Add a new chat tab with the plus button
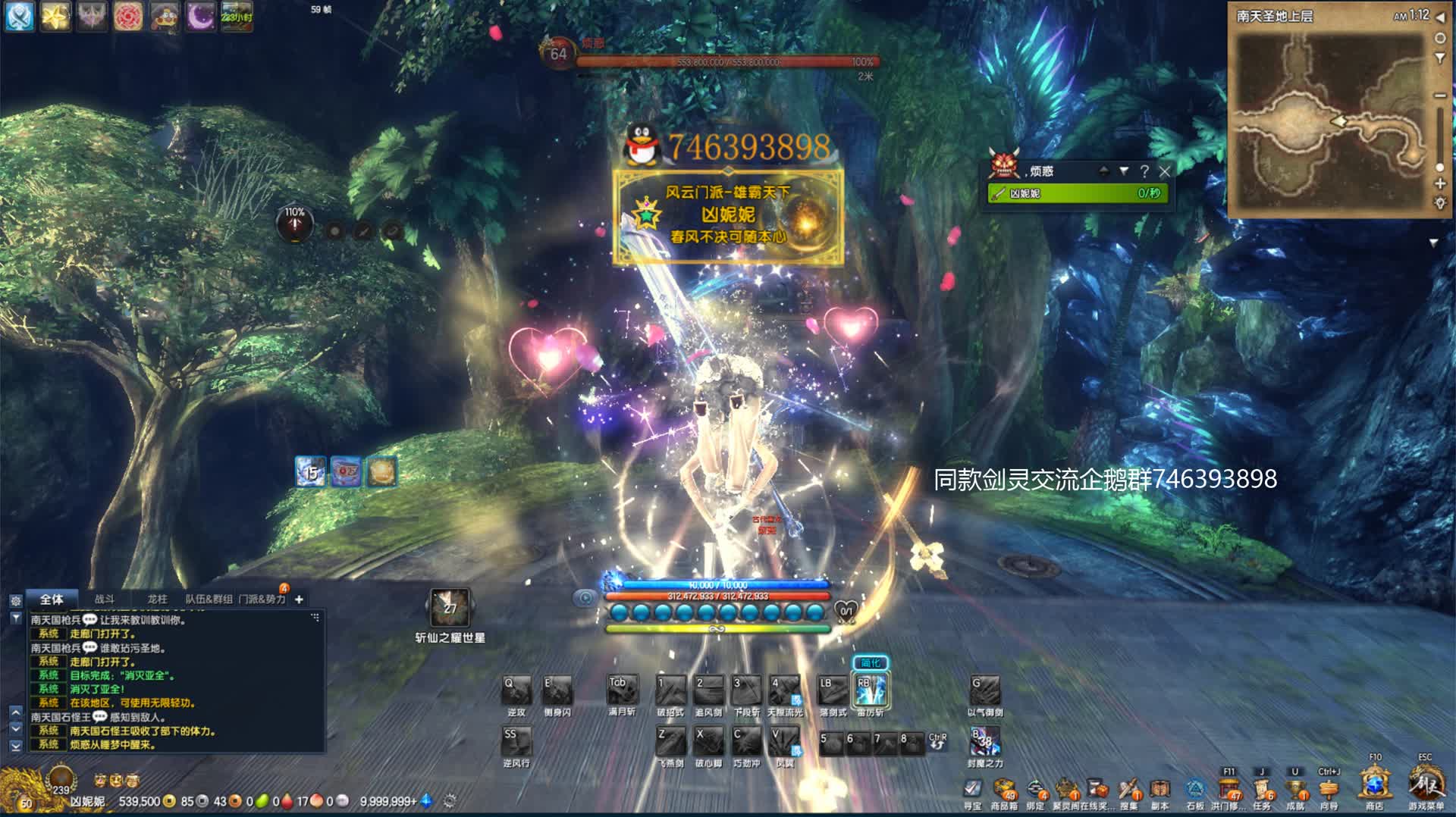1456x817 pixels. coord(299,599)
